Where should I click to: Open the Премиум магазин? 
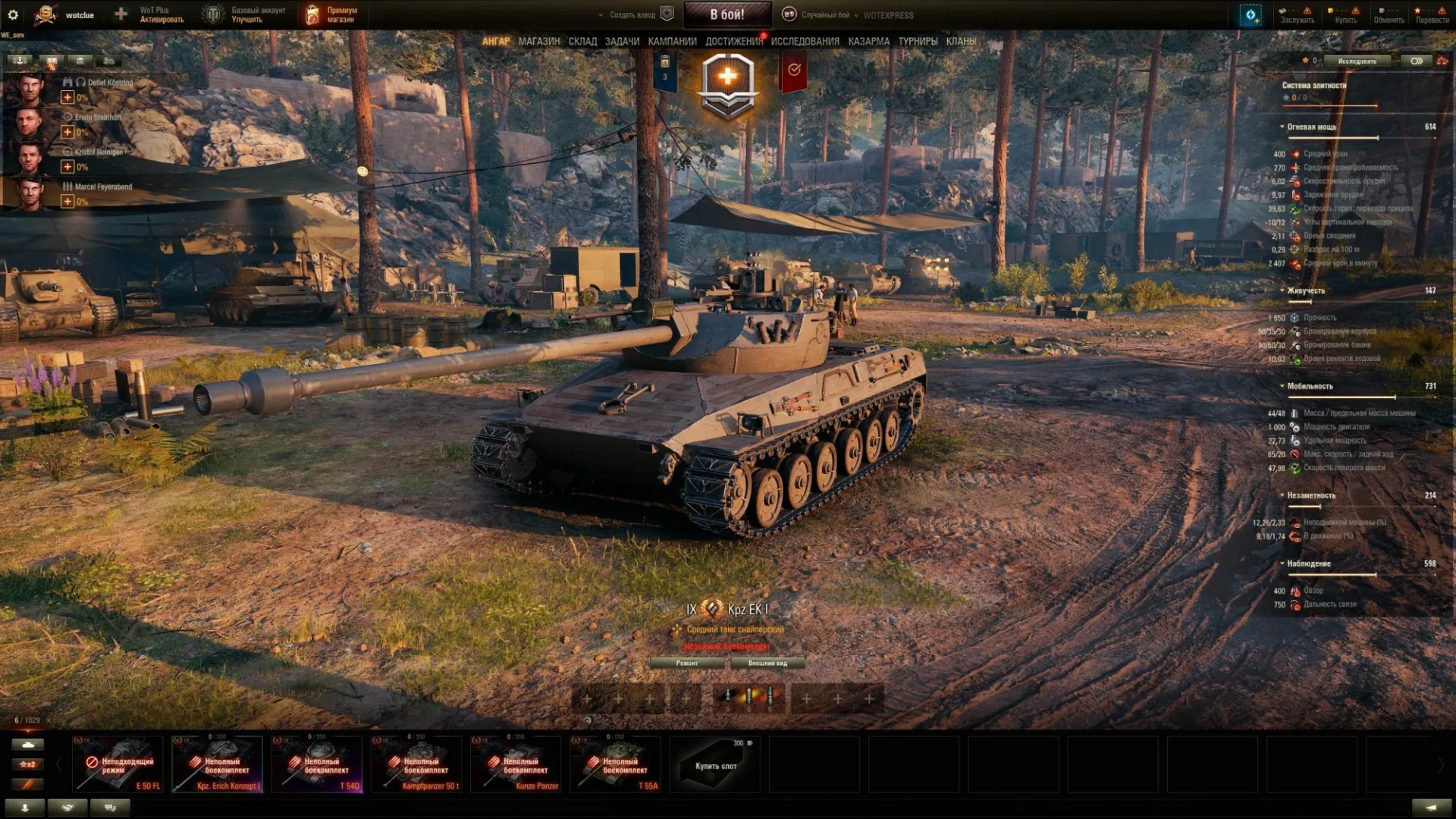332,14
